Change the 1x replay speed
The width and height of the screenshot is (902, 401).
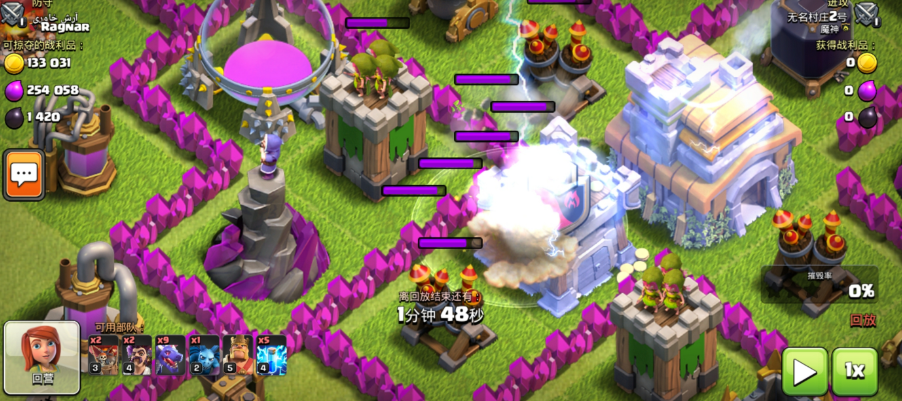855,371
